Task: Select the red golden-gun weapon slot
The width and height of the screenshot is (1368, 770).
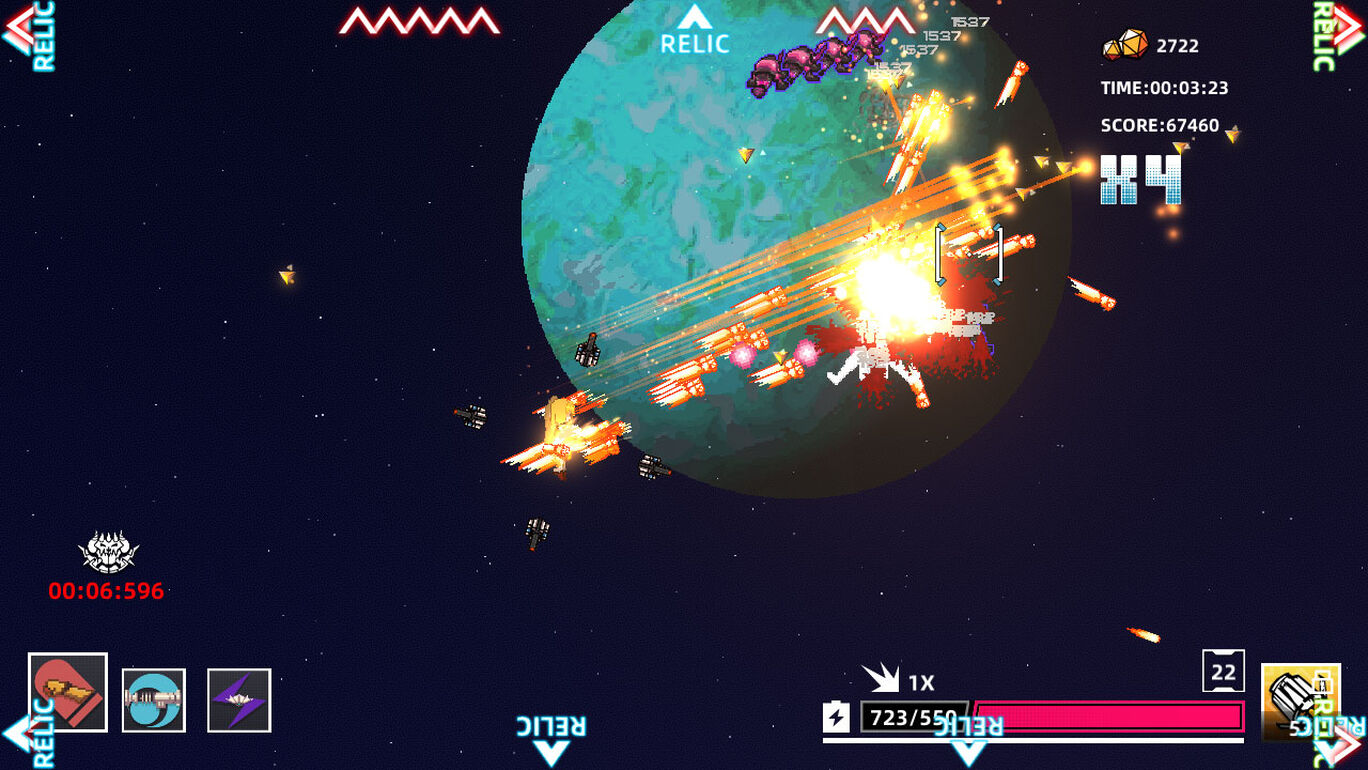Action: coord(68,692)
